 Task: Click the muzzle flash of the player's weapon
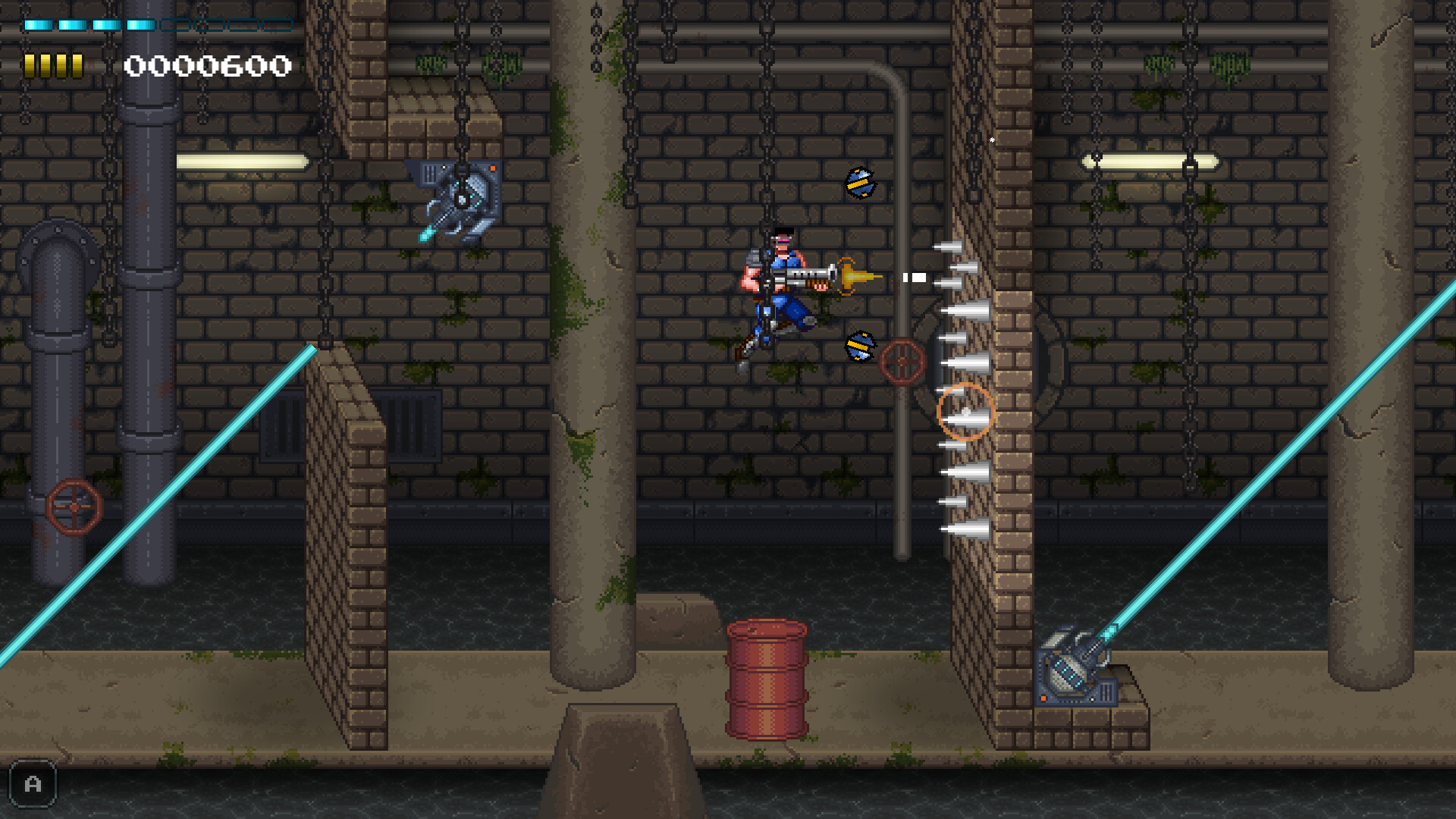click(x=853, y=277)
